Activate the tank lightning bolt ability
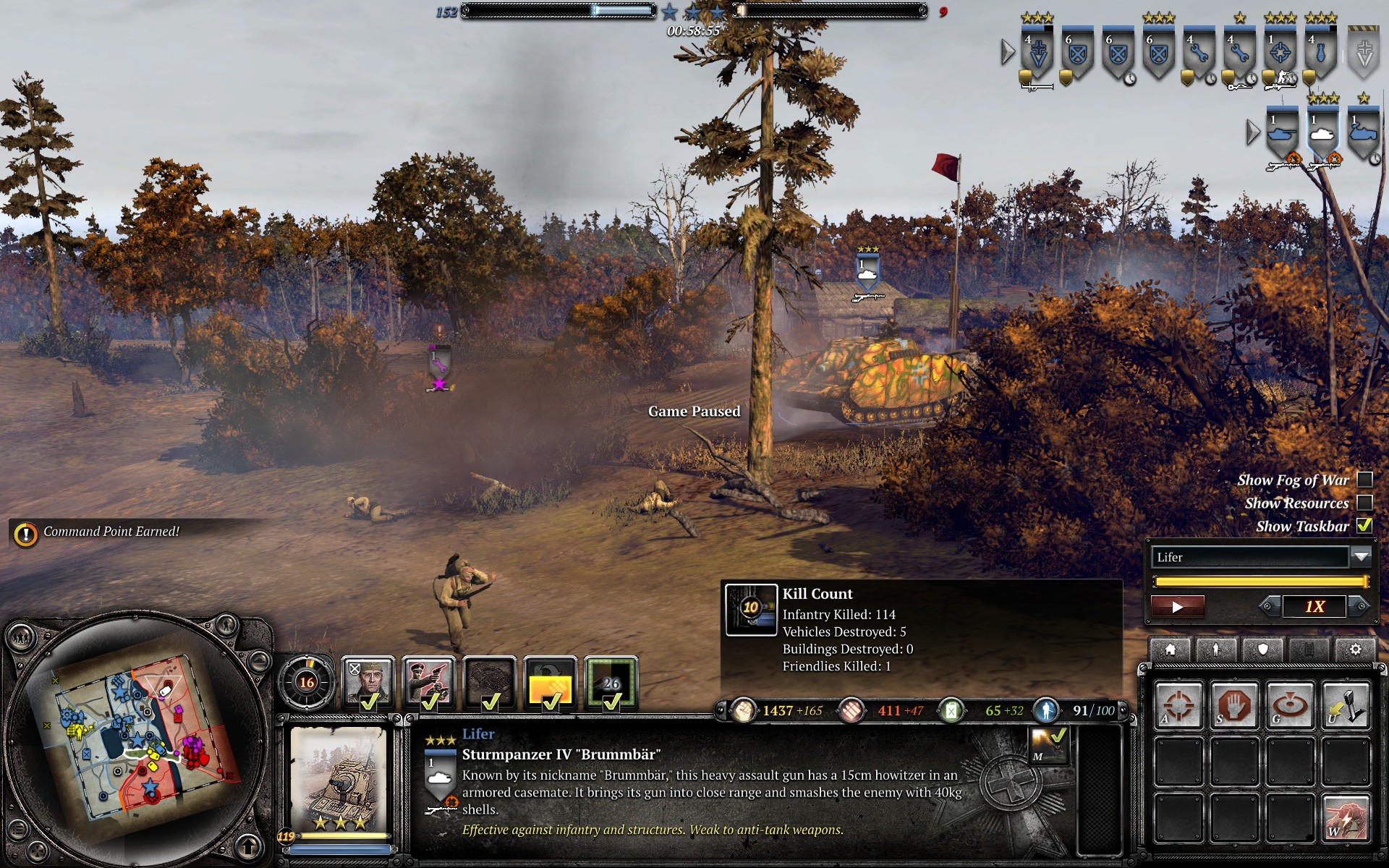The width and height of the screenshot is (1389, 868). (x=1345, y=817)
